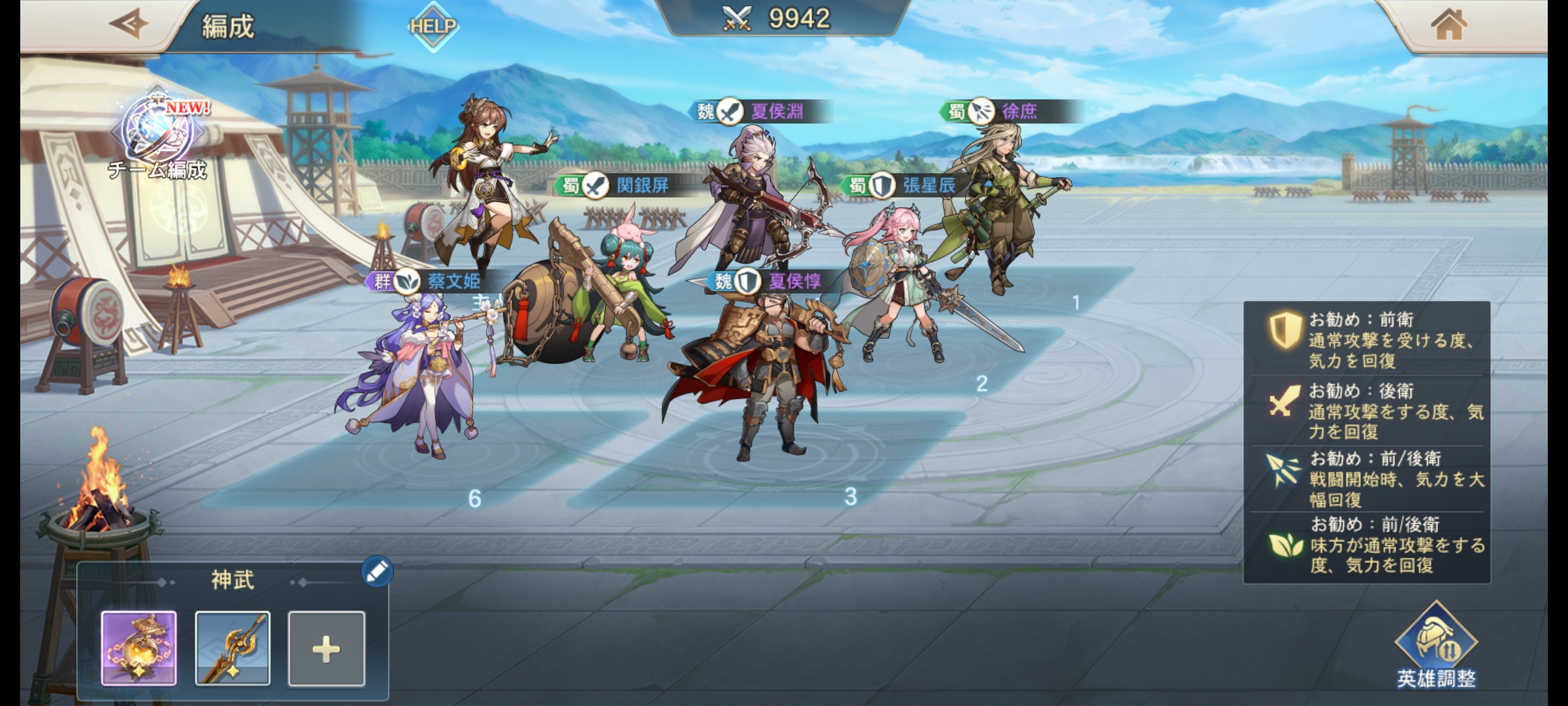Open the HELP guide
The height and width of the screenshot is (706, 1568).
pyautogui.click(x=433, y=26)
